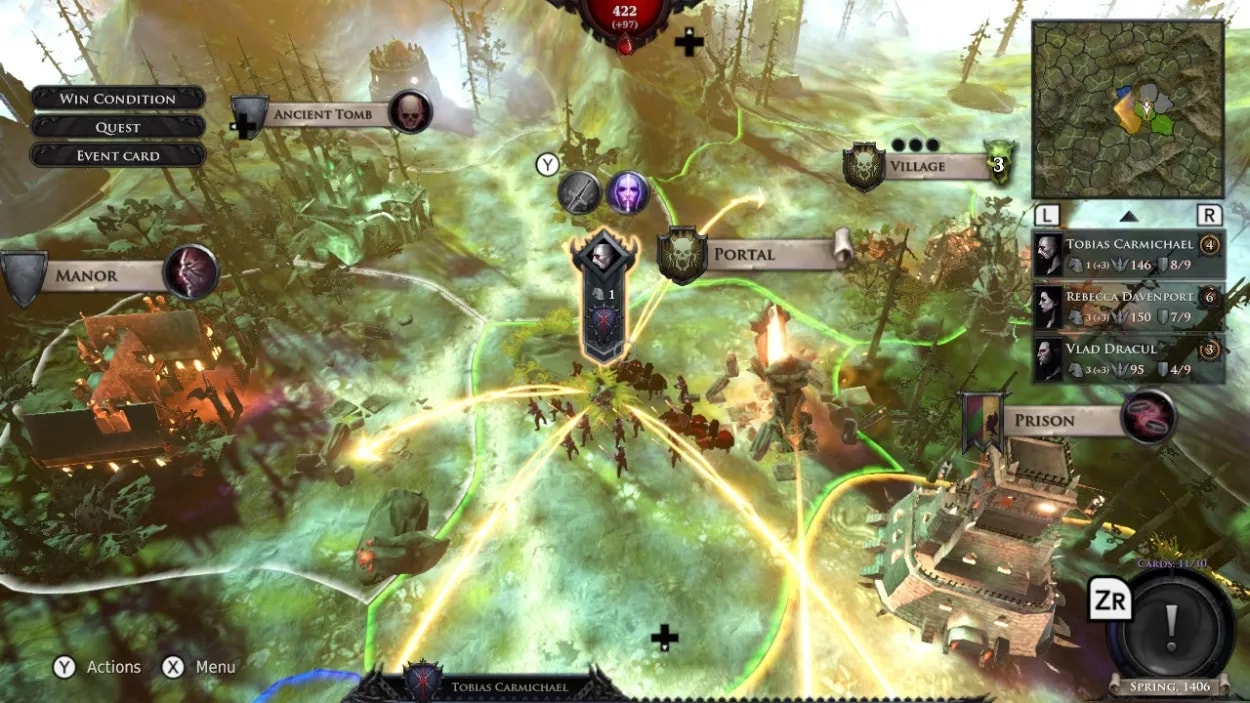
Task: Select the Prison location label
Action: point(1045,420)
